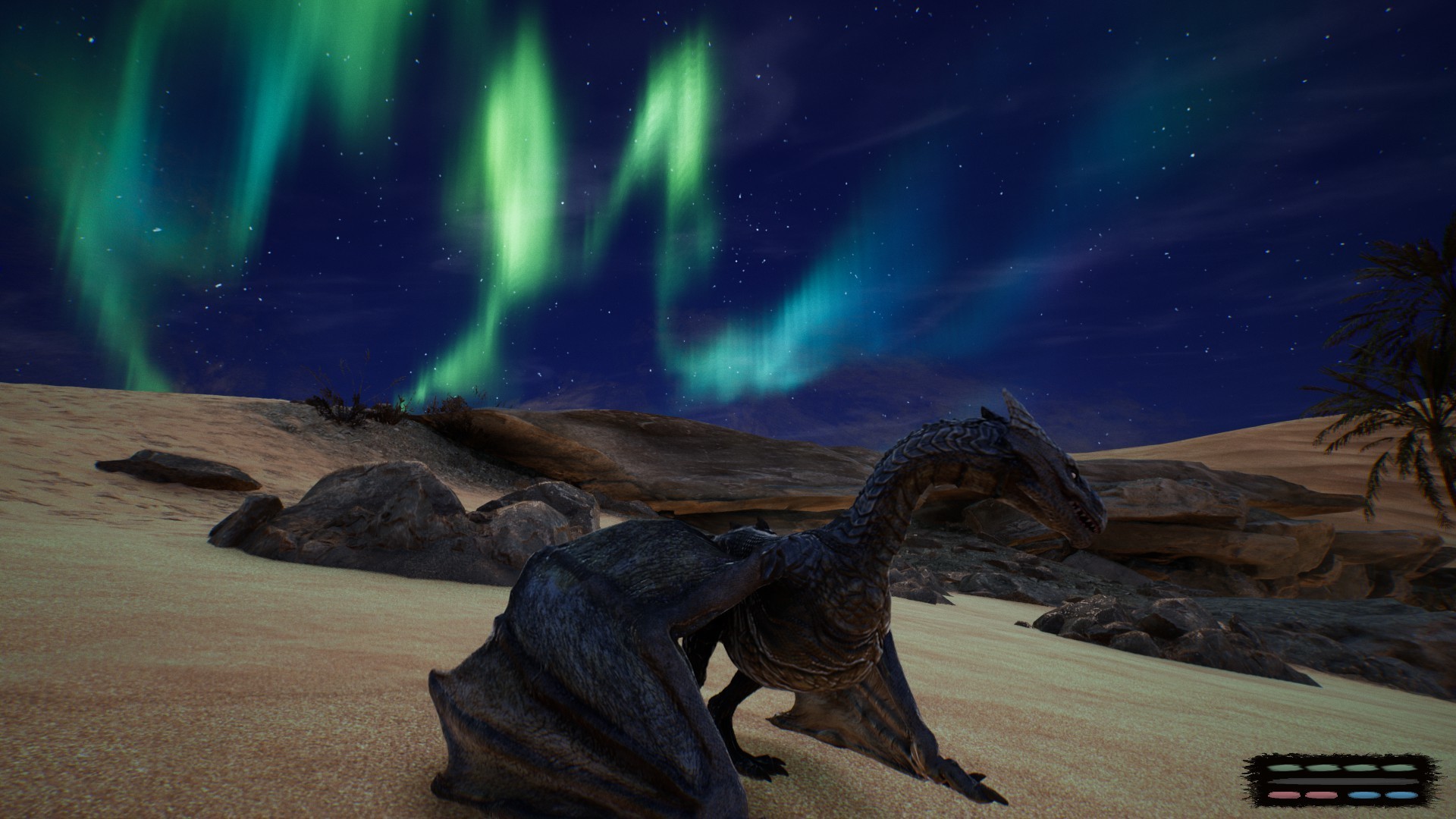Select the second green pip on the HUD

click(x=1323, y=768)
